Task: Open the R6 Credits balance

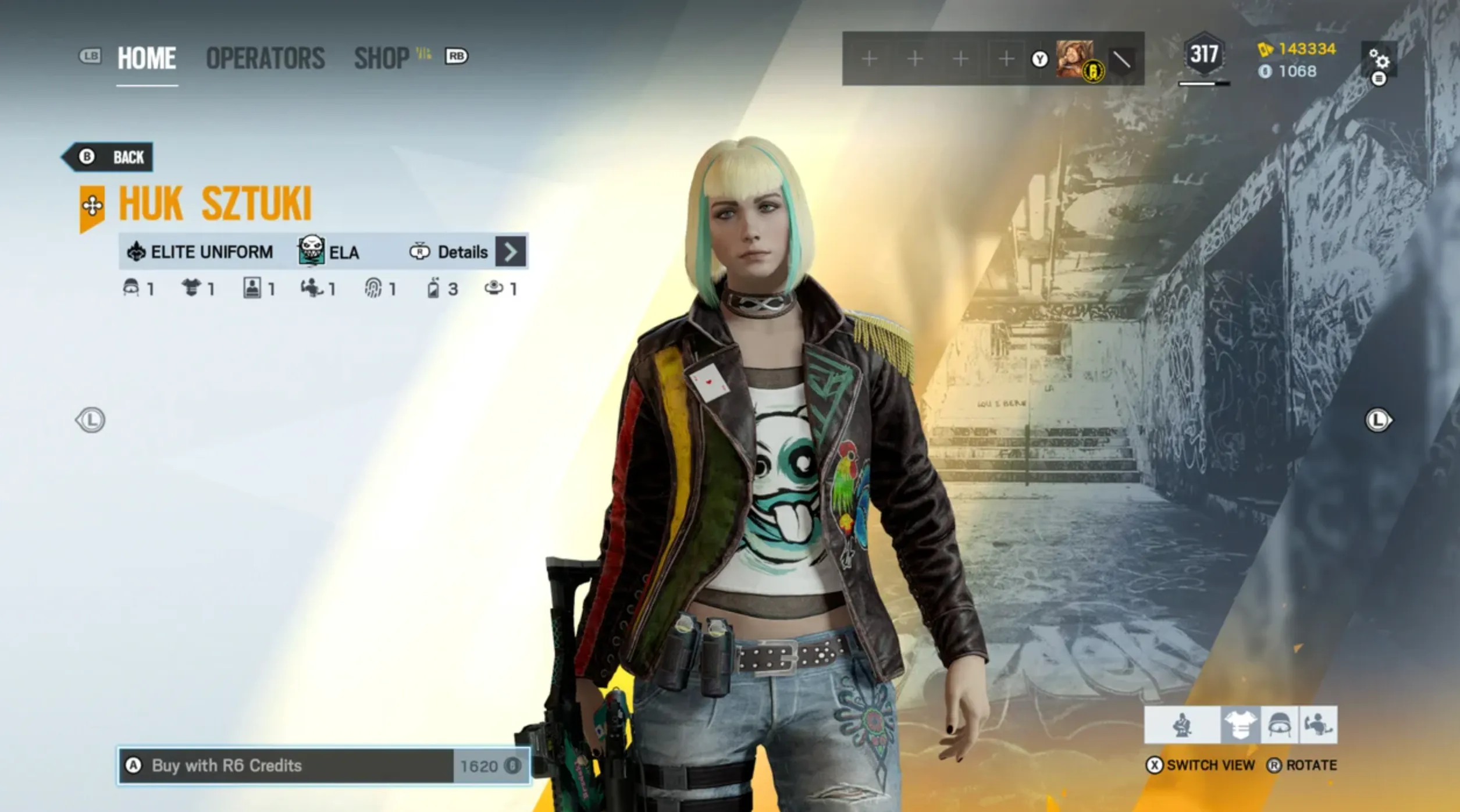Action: [1288, 72]
